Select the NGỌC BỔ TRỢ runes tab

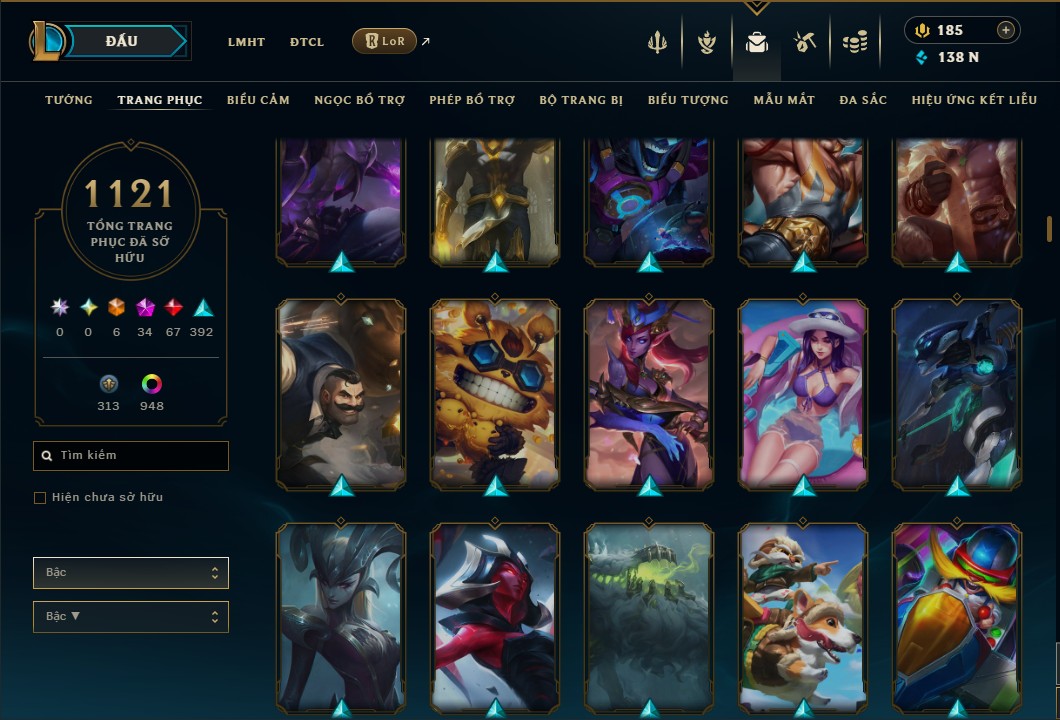point(359,100)
